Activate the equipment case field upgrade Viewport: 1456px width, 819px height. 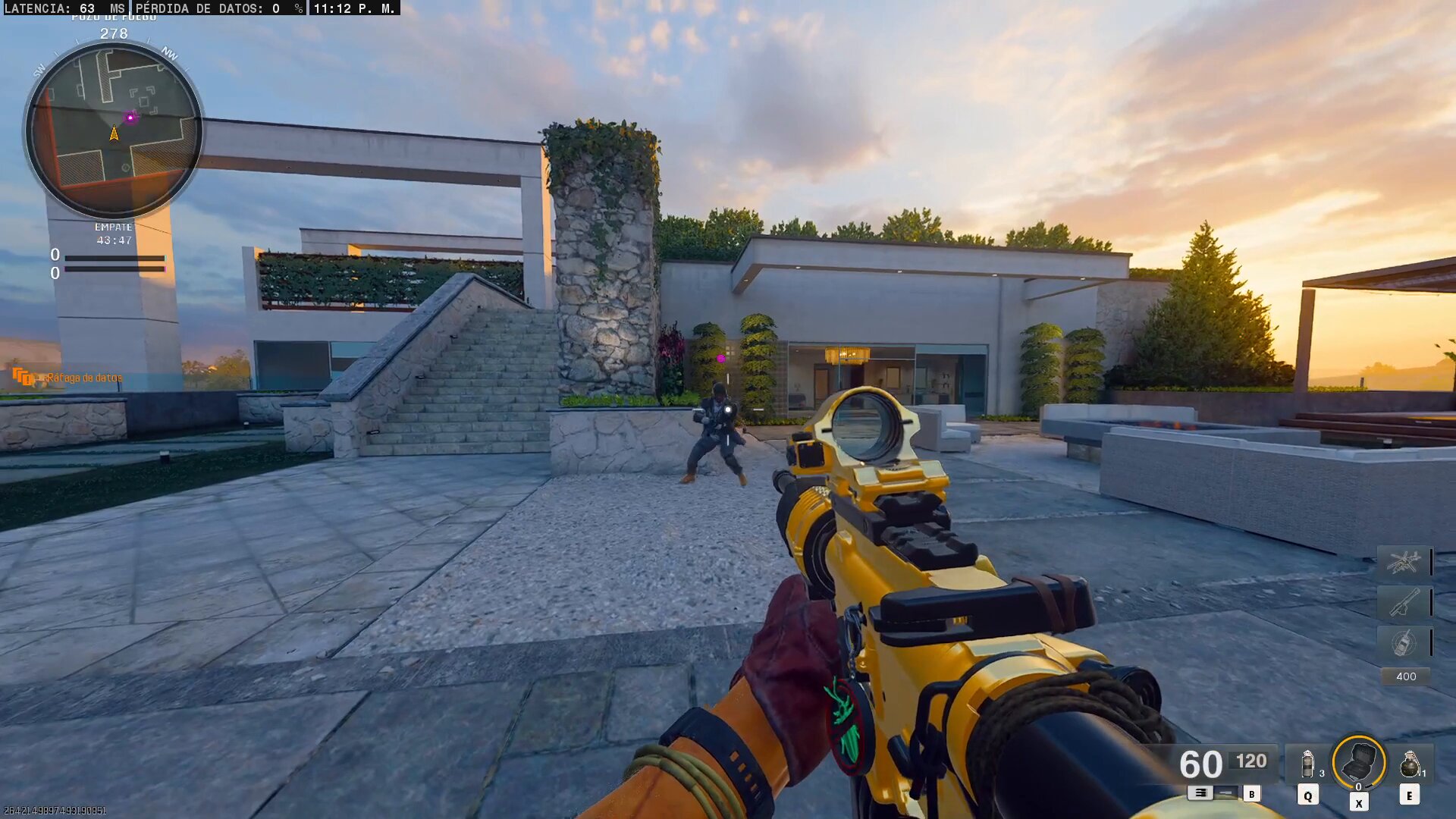point(1358,763)
